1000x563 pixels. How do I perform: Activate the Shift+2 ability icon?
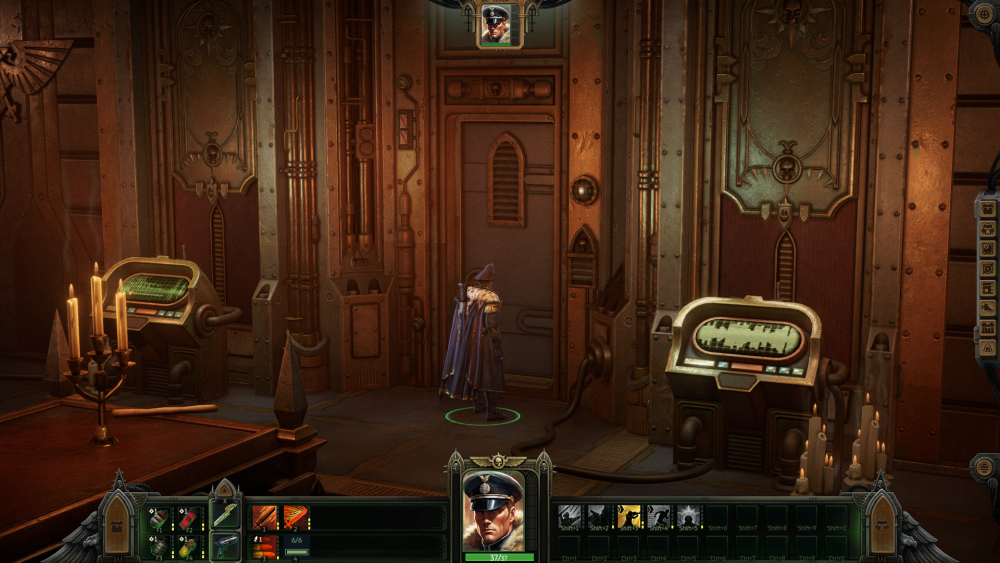coord(599,517)
